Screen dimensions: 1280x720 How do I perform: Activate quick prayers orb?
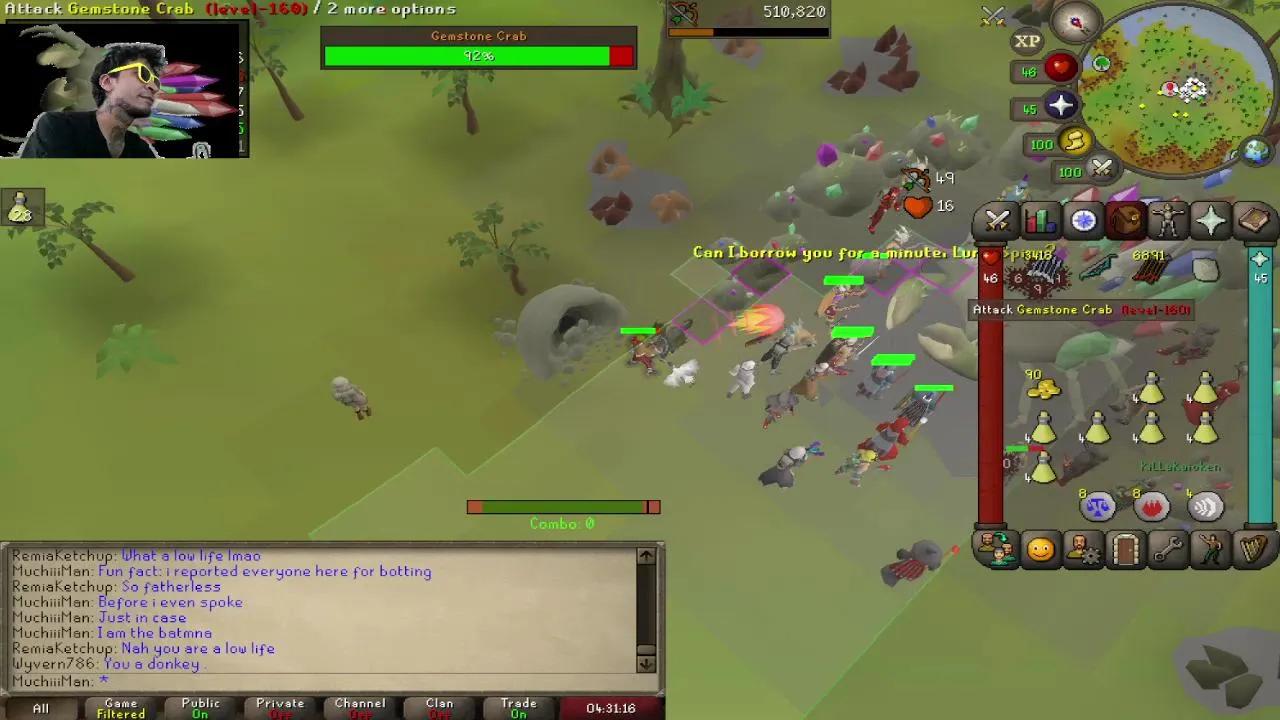[1062, 104]
